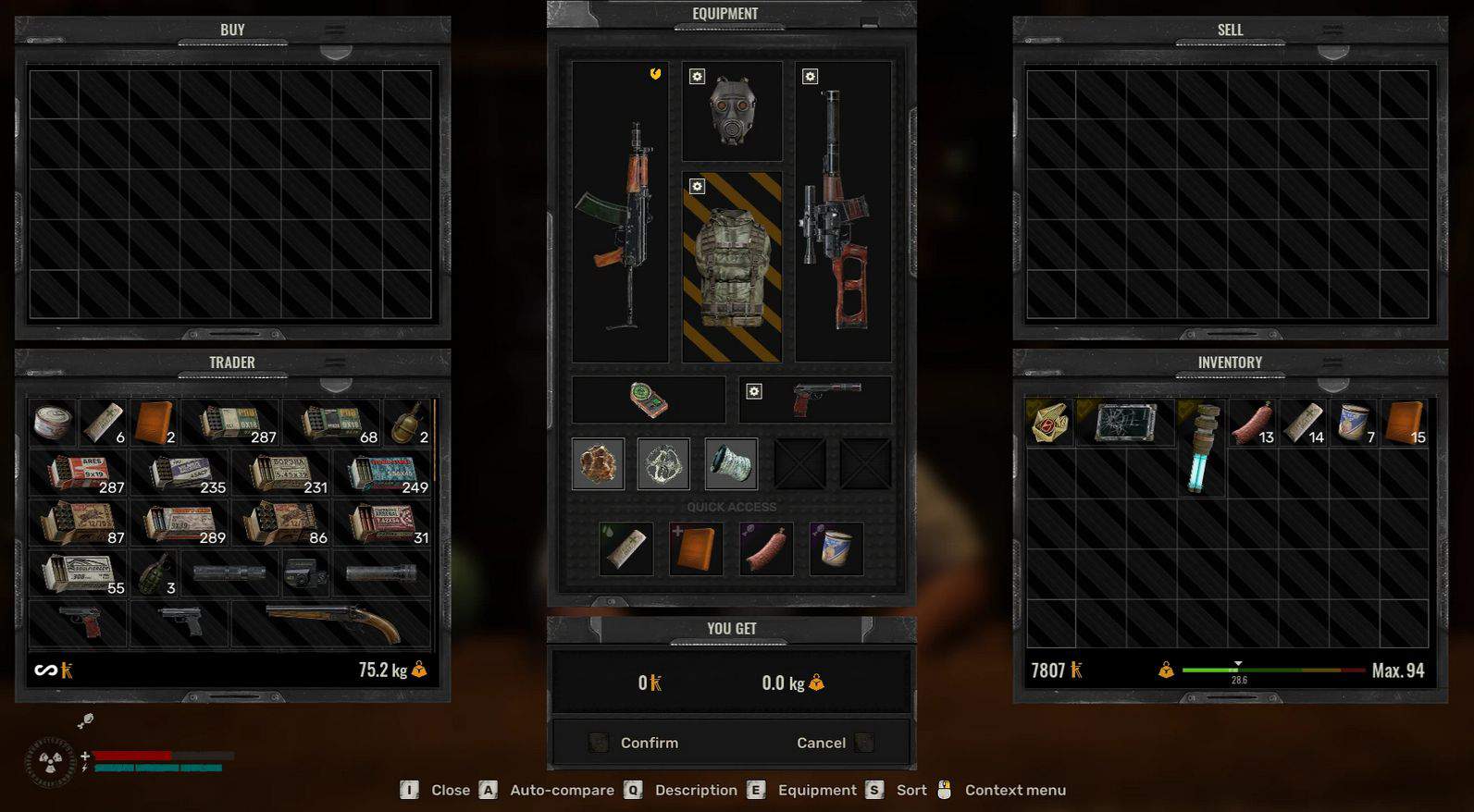Confirm the trade
Screen dimensions: 1474x812
tap(649, 743)
